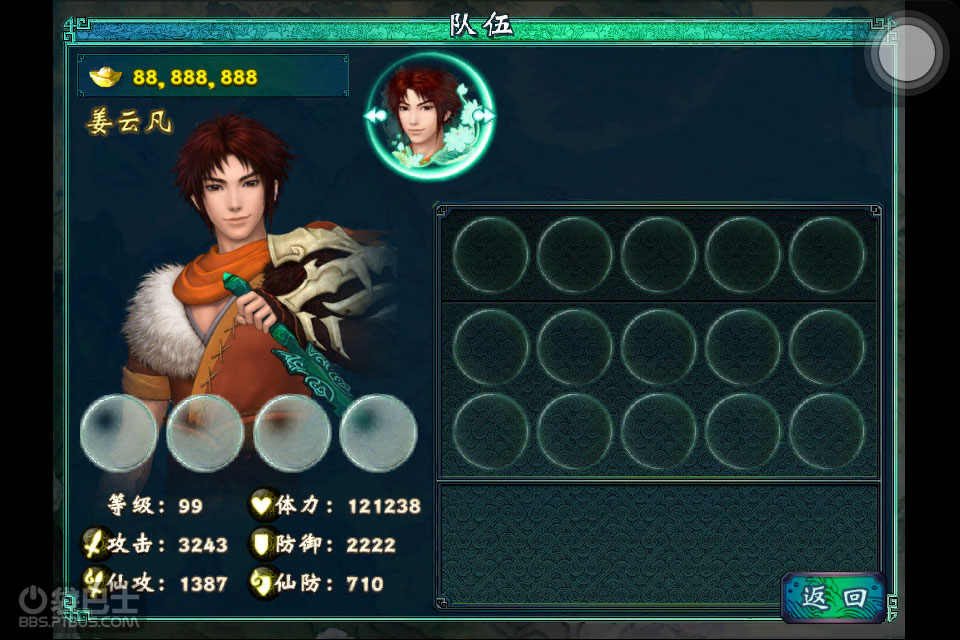Show previous character with the left arrow

pyautogui.click(x=372, y=117)
